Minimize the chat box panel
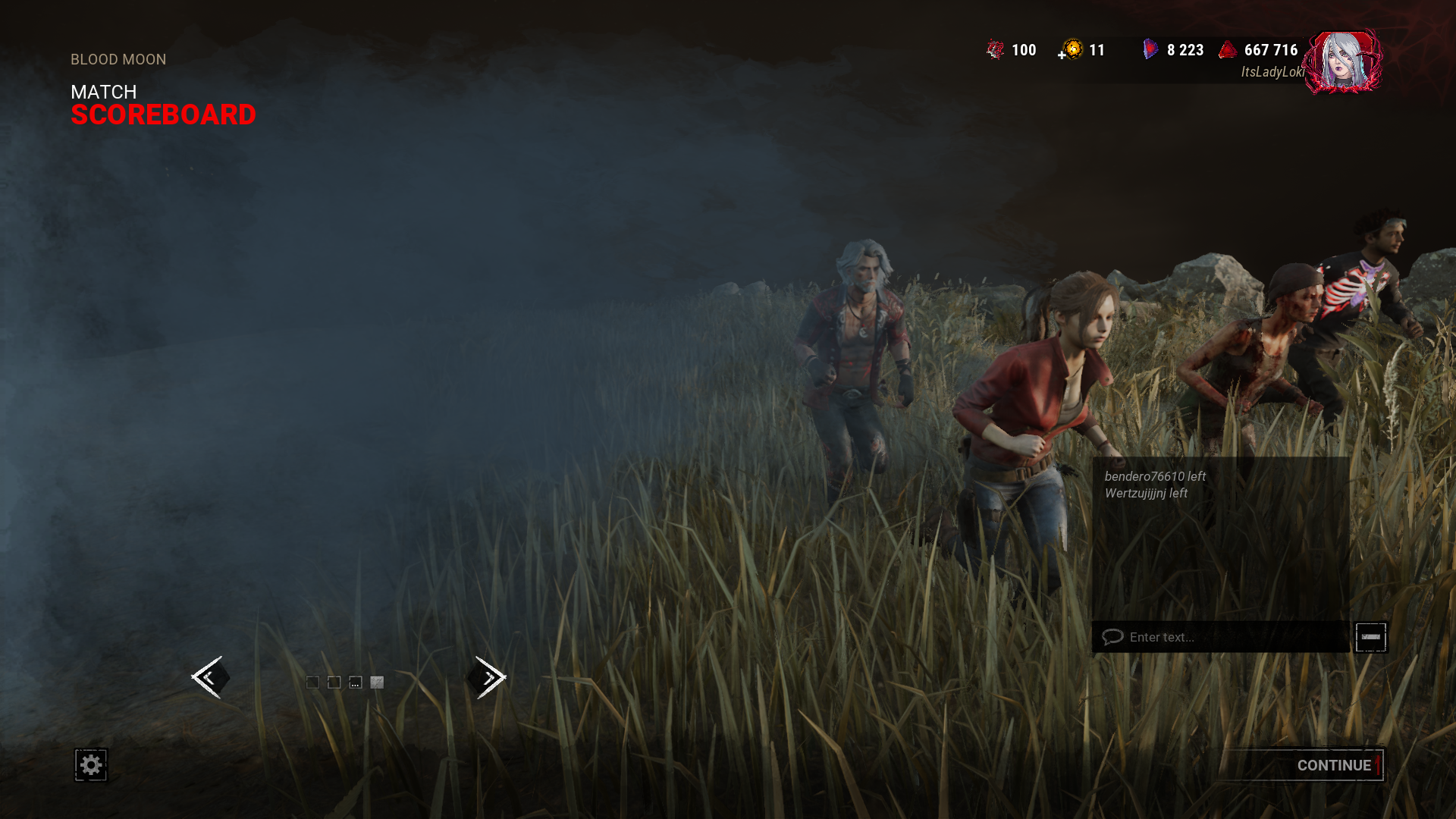 [x=1370, y=637]
